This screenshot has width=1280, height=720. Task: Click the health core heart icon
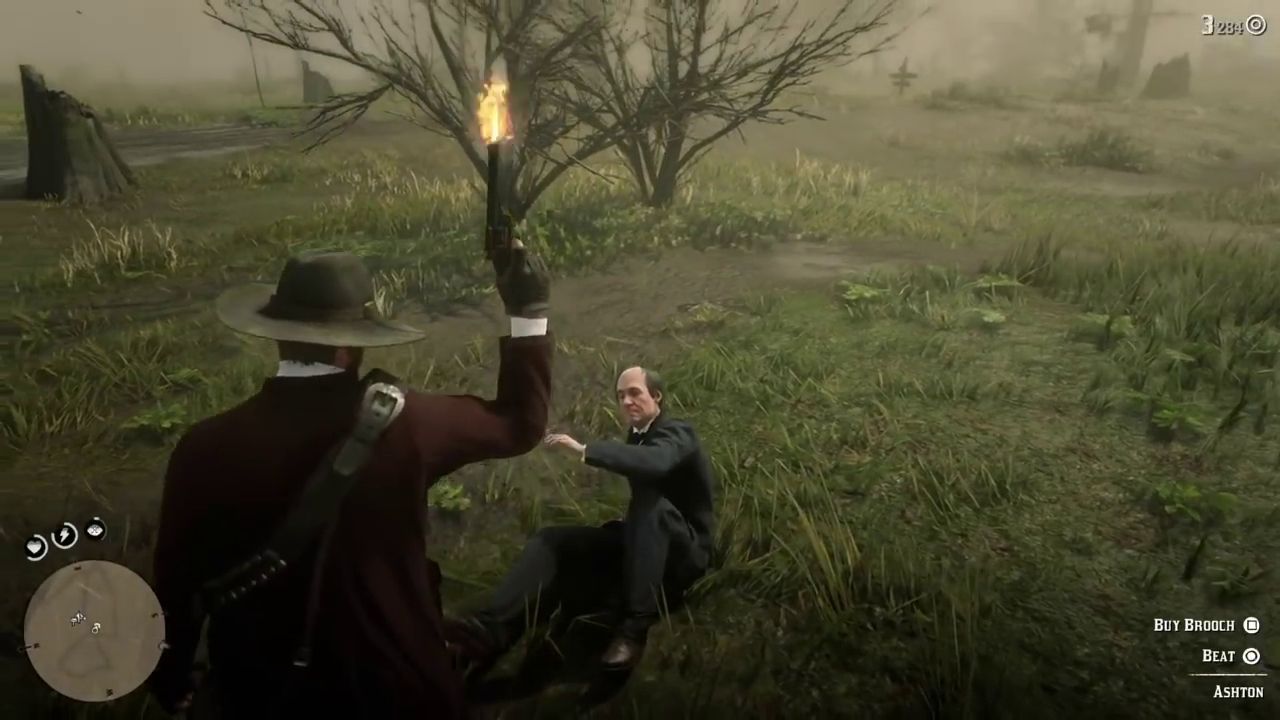35,547
